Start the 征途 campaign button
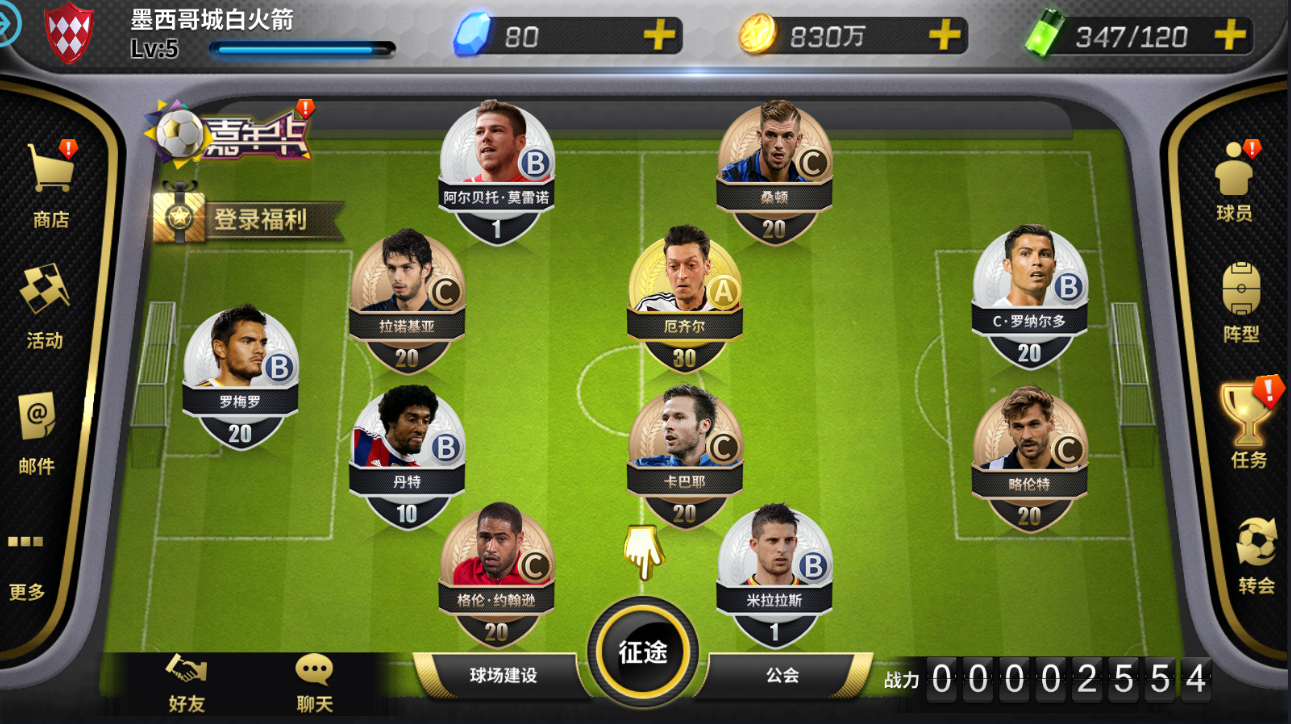1291x724 pixels. 642,652
